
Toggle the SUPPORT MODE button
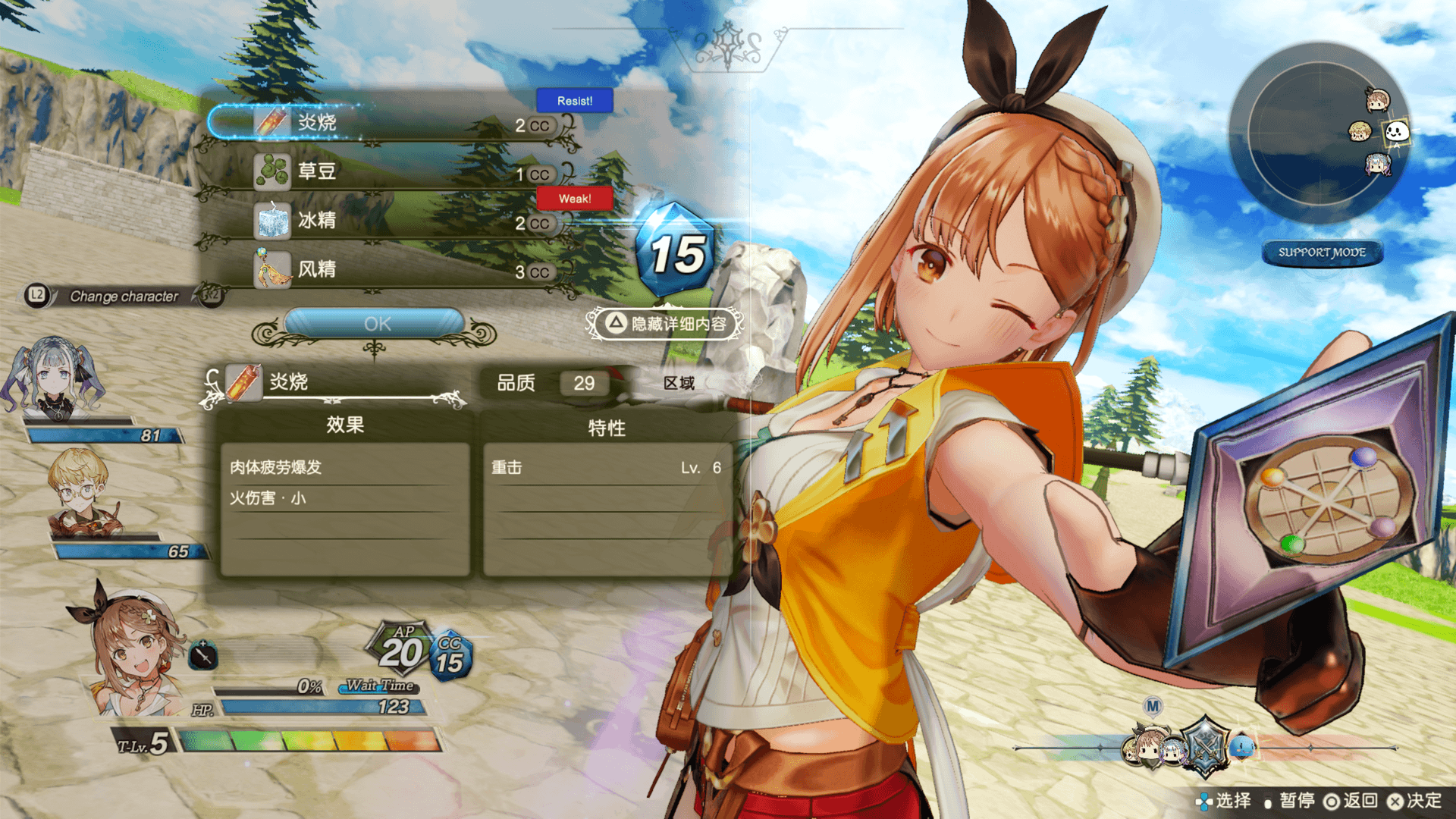pyautogui.click(x=1322, y=253)
